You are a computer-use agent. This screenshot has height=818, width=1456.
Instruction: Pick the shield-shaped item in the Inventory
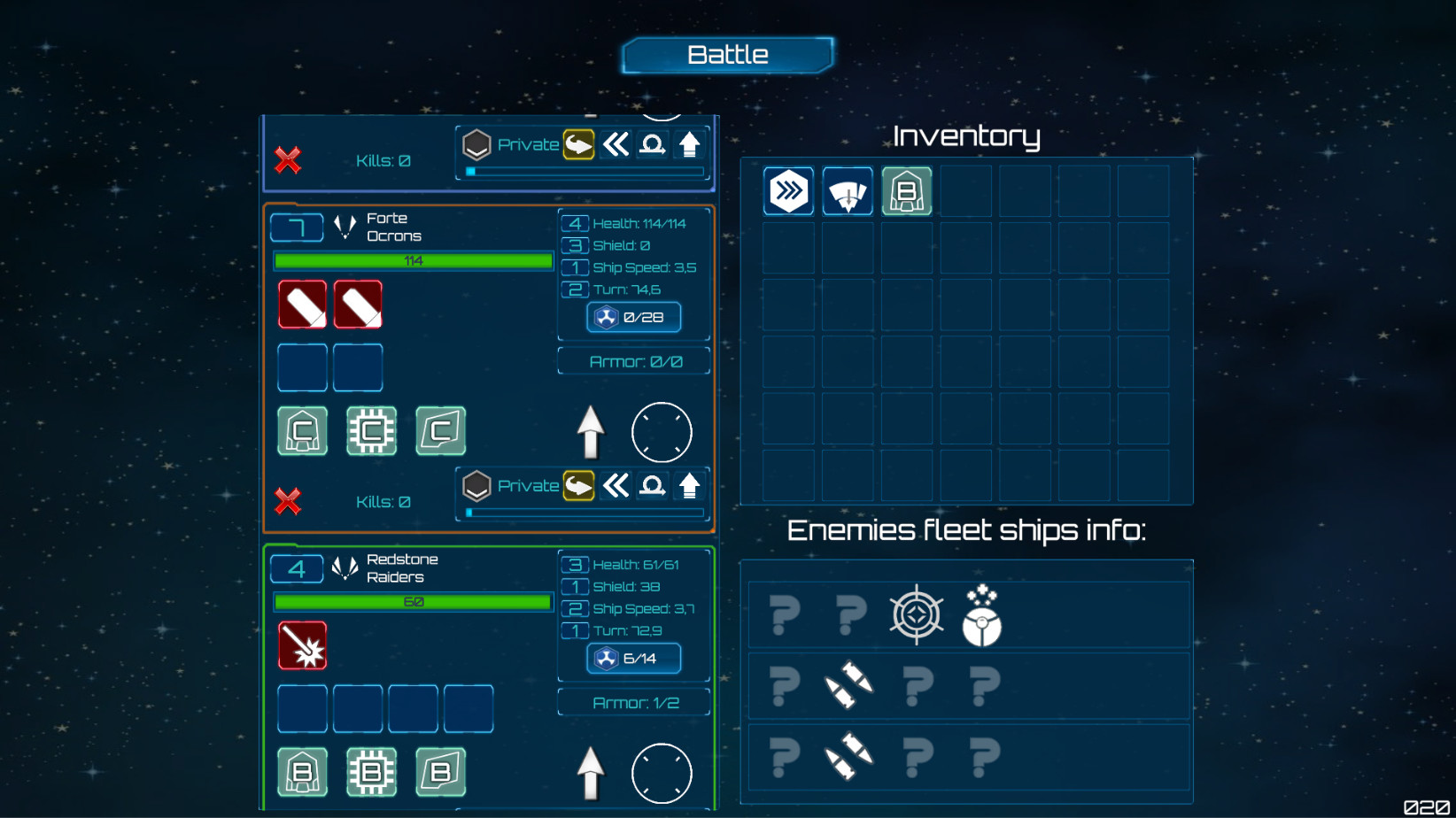pyautogui.click(x=848, y=191)
